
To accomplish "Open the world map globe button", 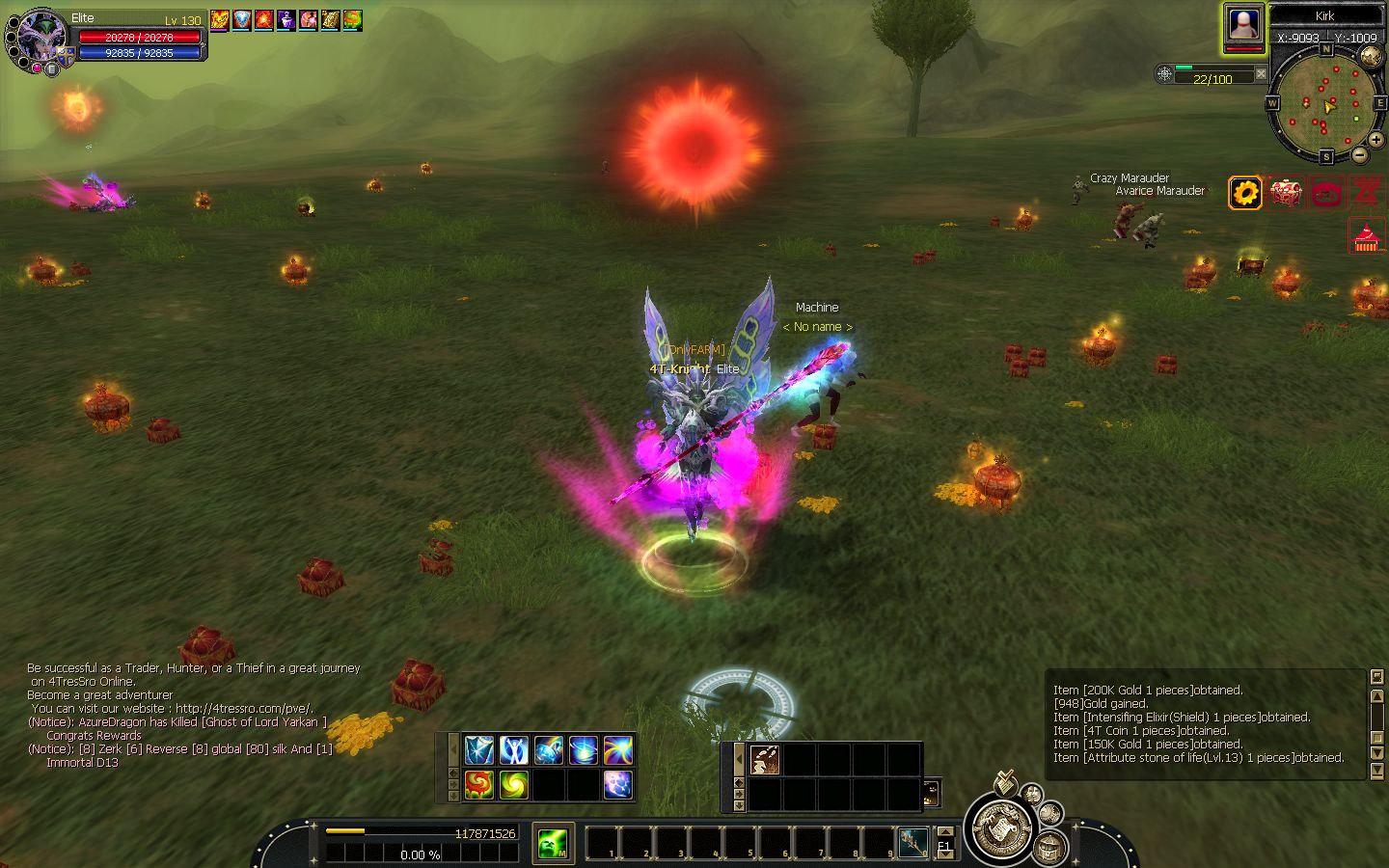I will (1371, 56).
